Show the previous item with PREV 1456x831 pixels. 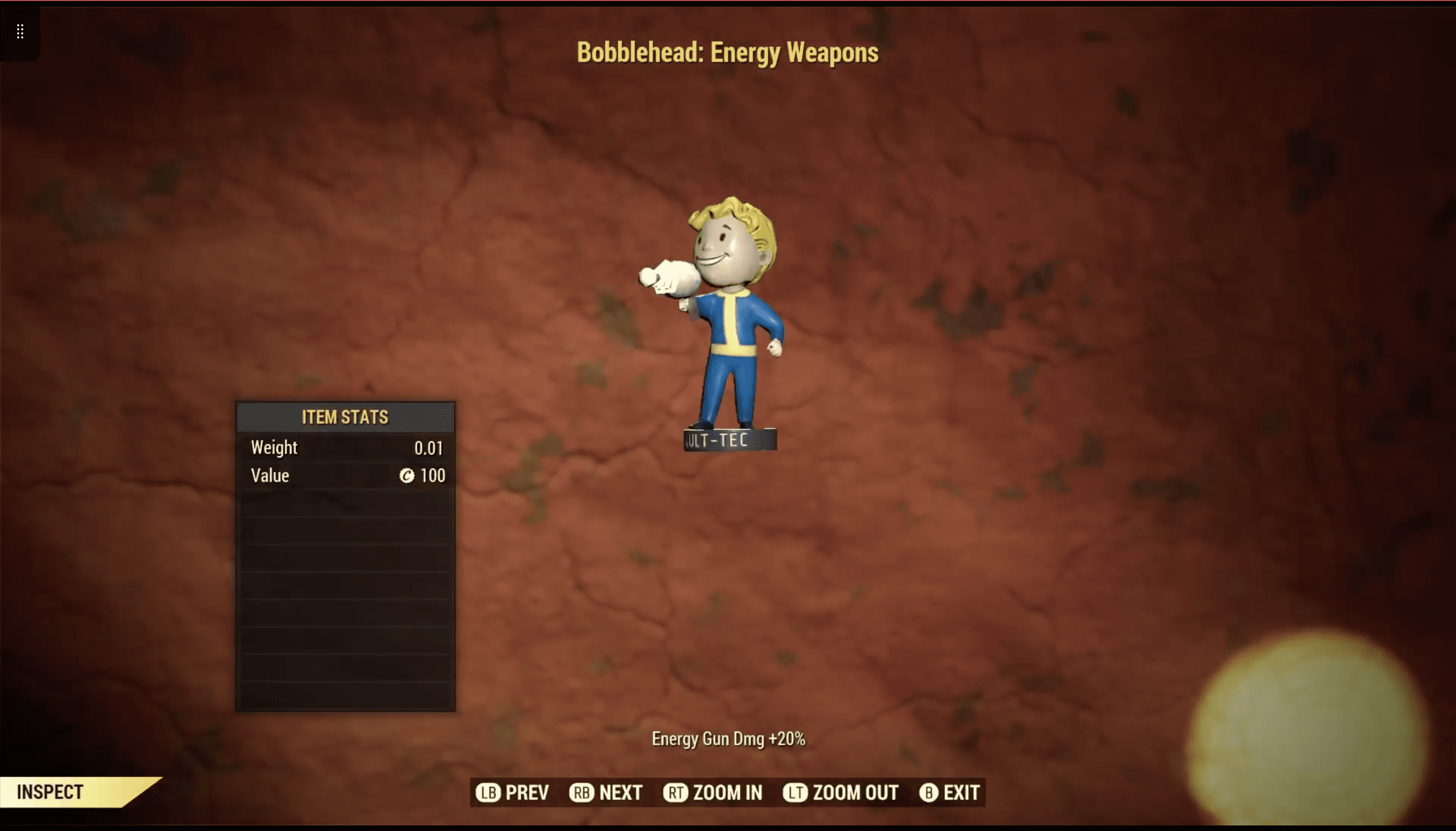(x=513, y=792)
